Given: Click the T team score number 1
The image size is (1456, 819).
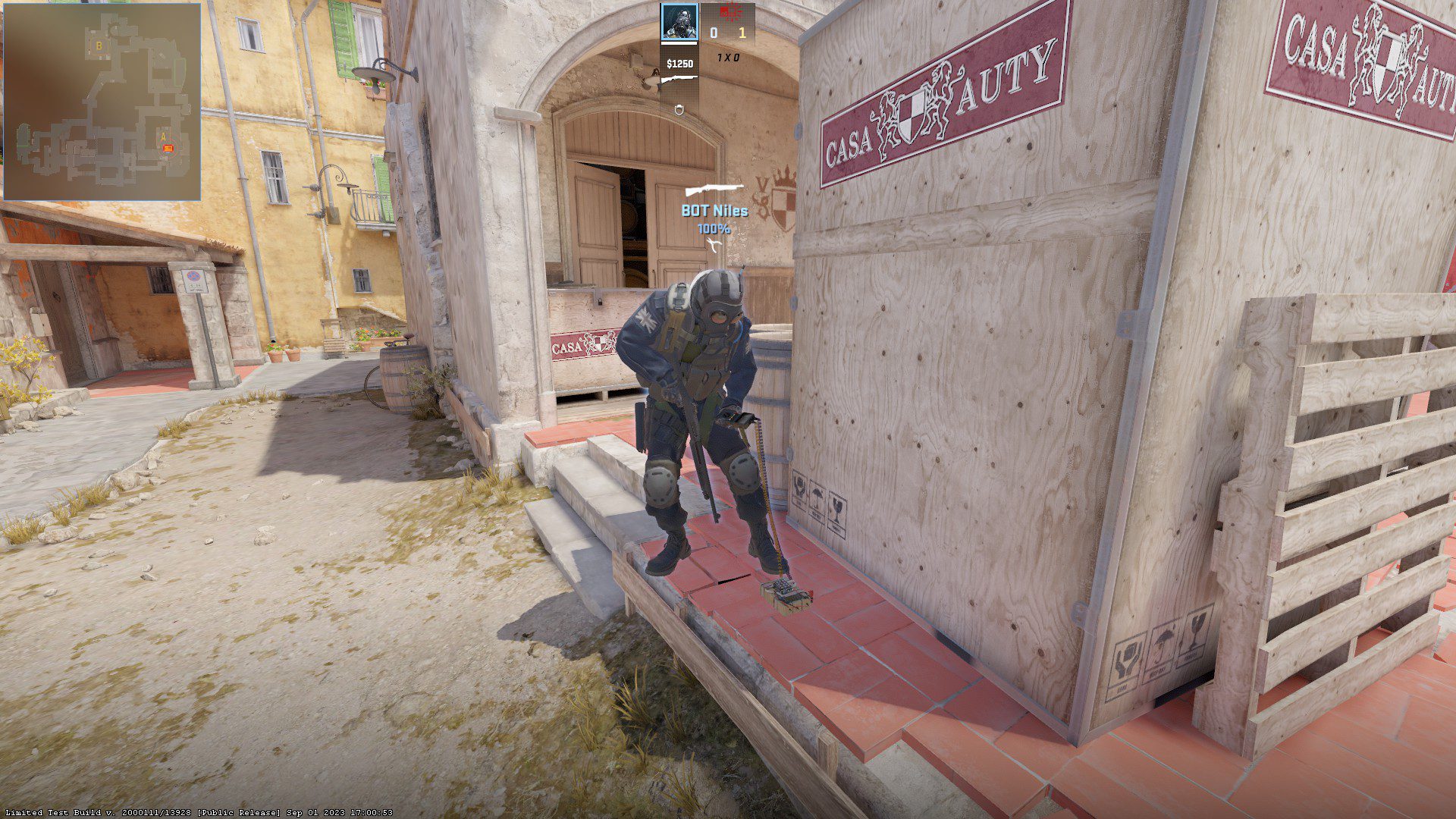Looking at the screenshot, I should coord(742,33).
